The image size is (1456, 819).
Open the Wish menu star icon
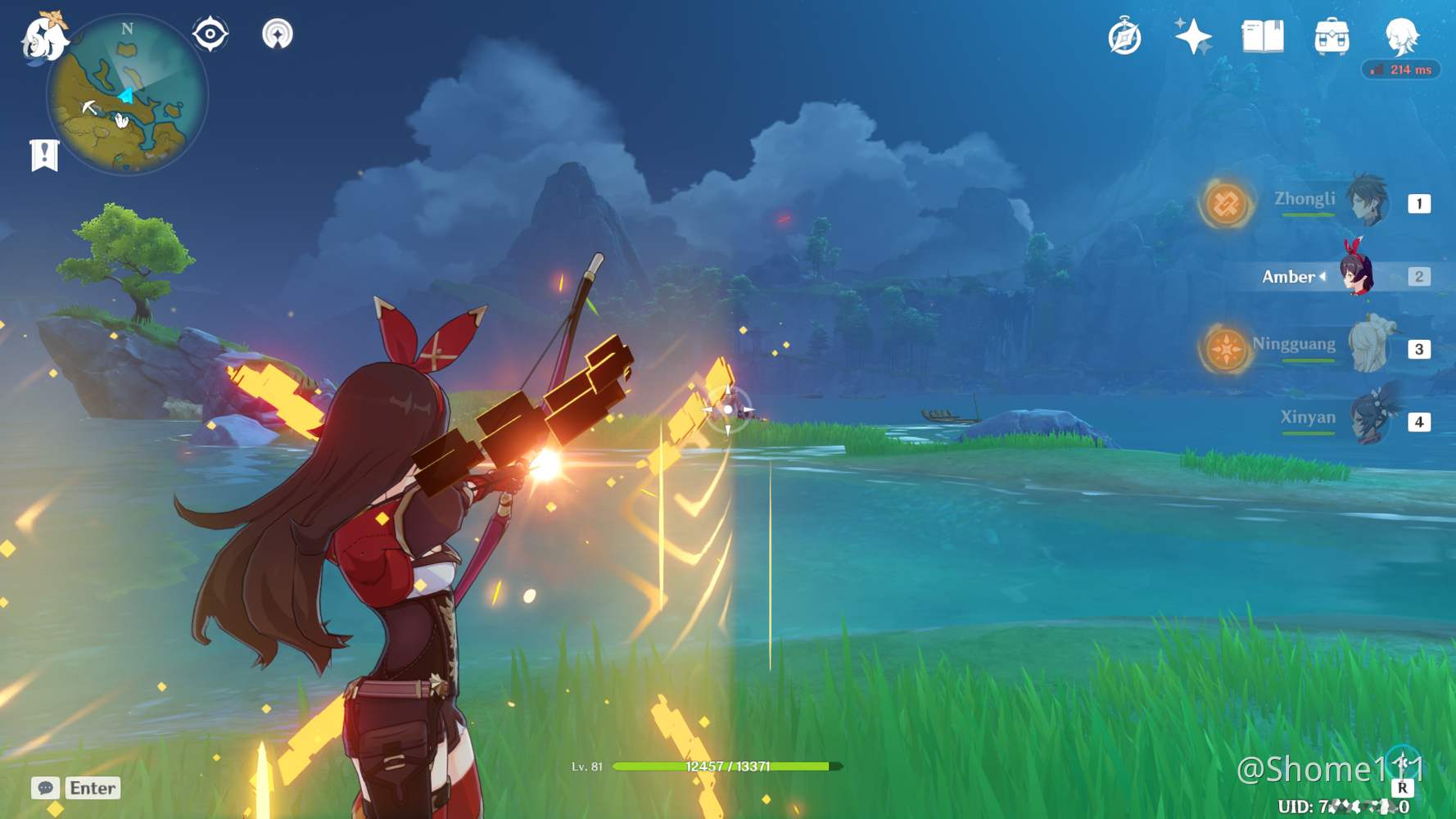point(1192,36)
